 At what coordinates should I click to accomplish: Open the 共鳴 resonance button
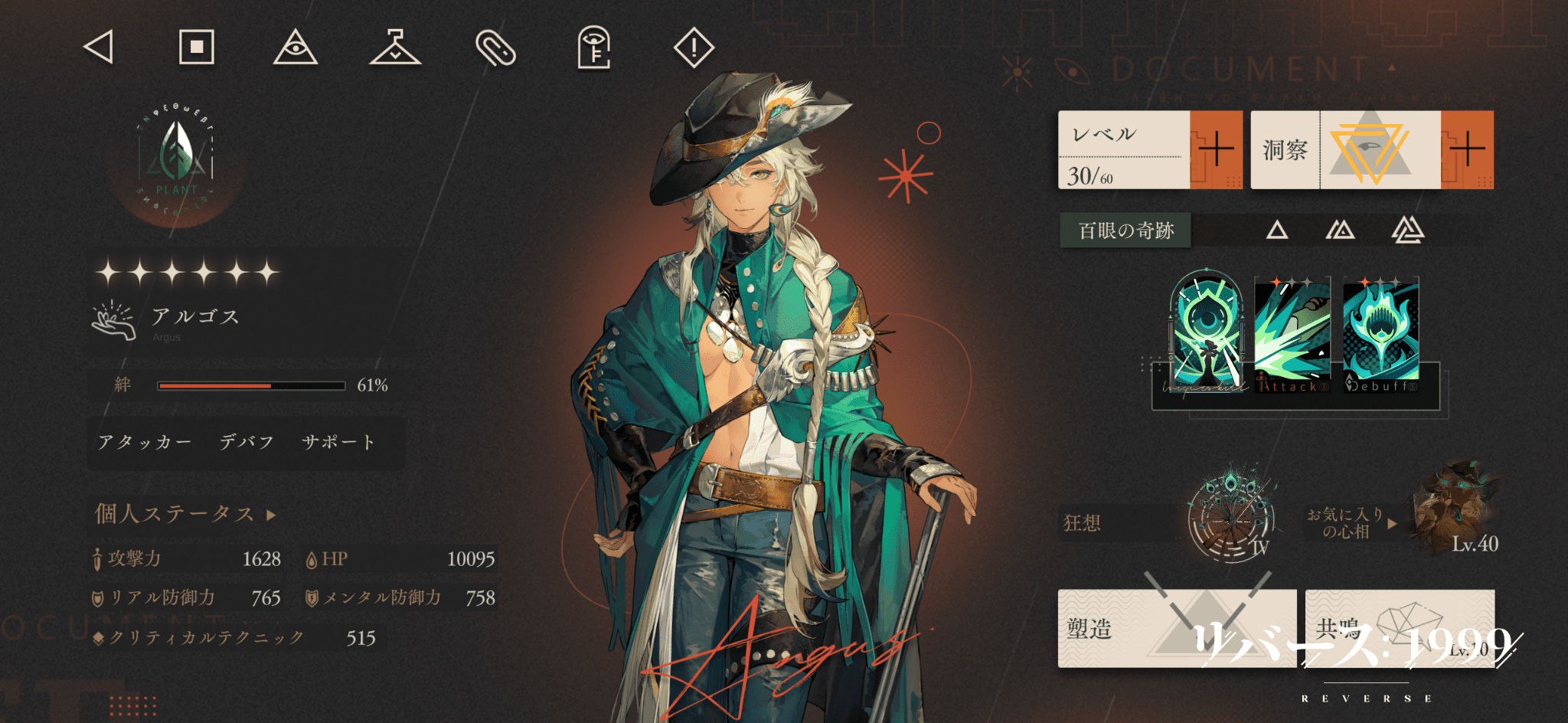(x=1400, y=629)
